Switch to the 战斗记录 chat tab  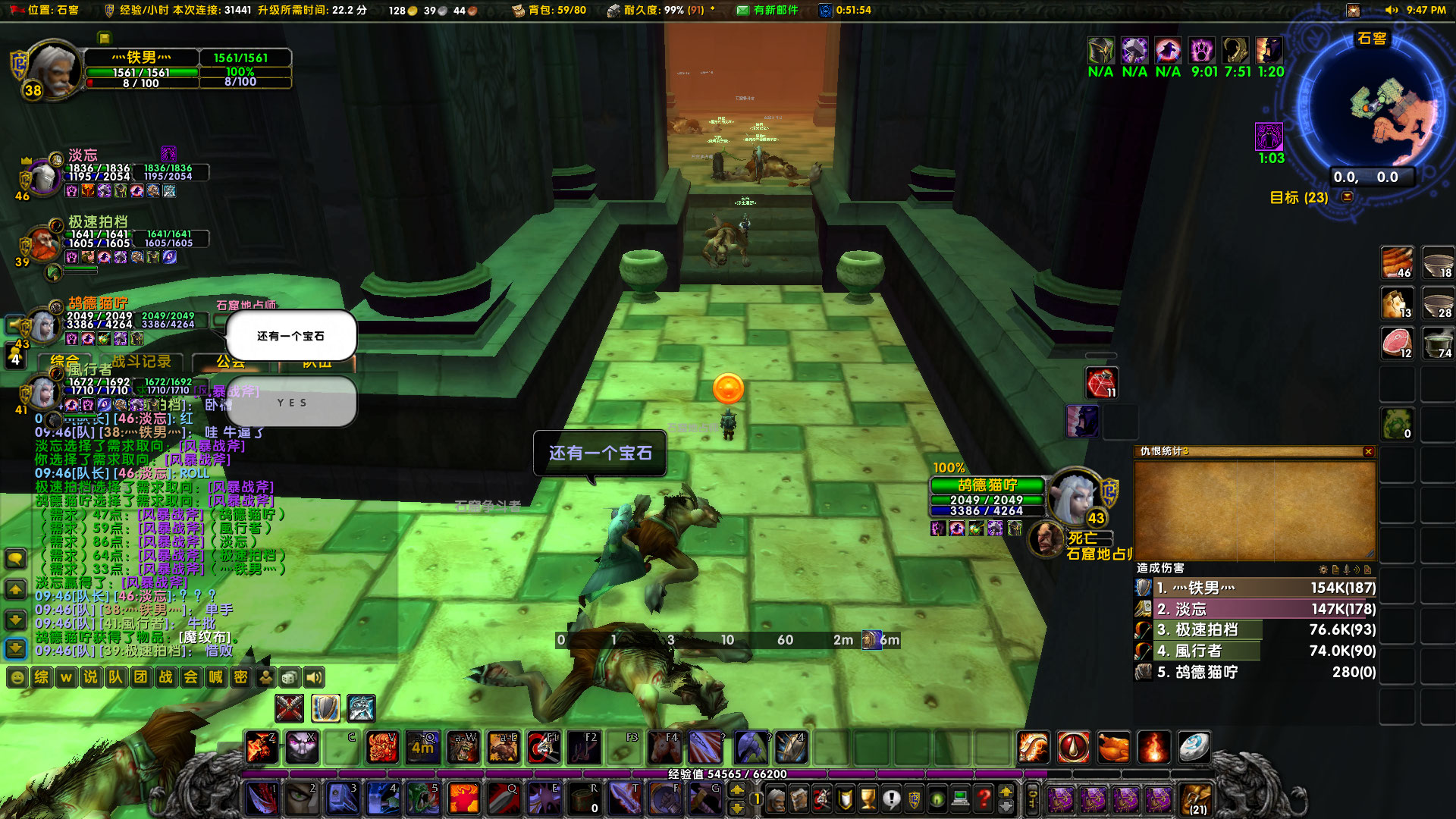point(143,362)
